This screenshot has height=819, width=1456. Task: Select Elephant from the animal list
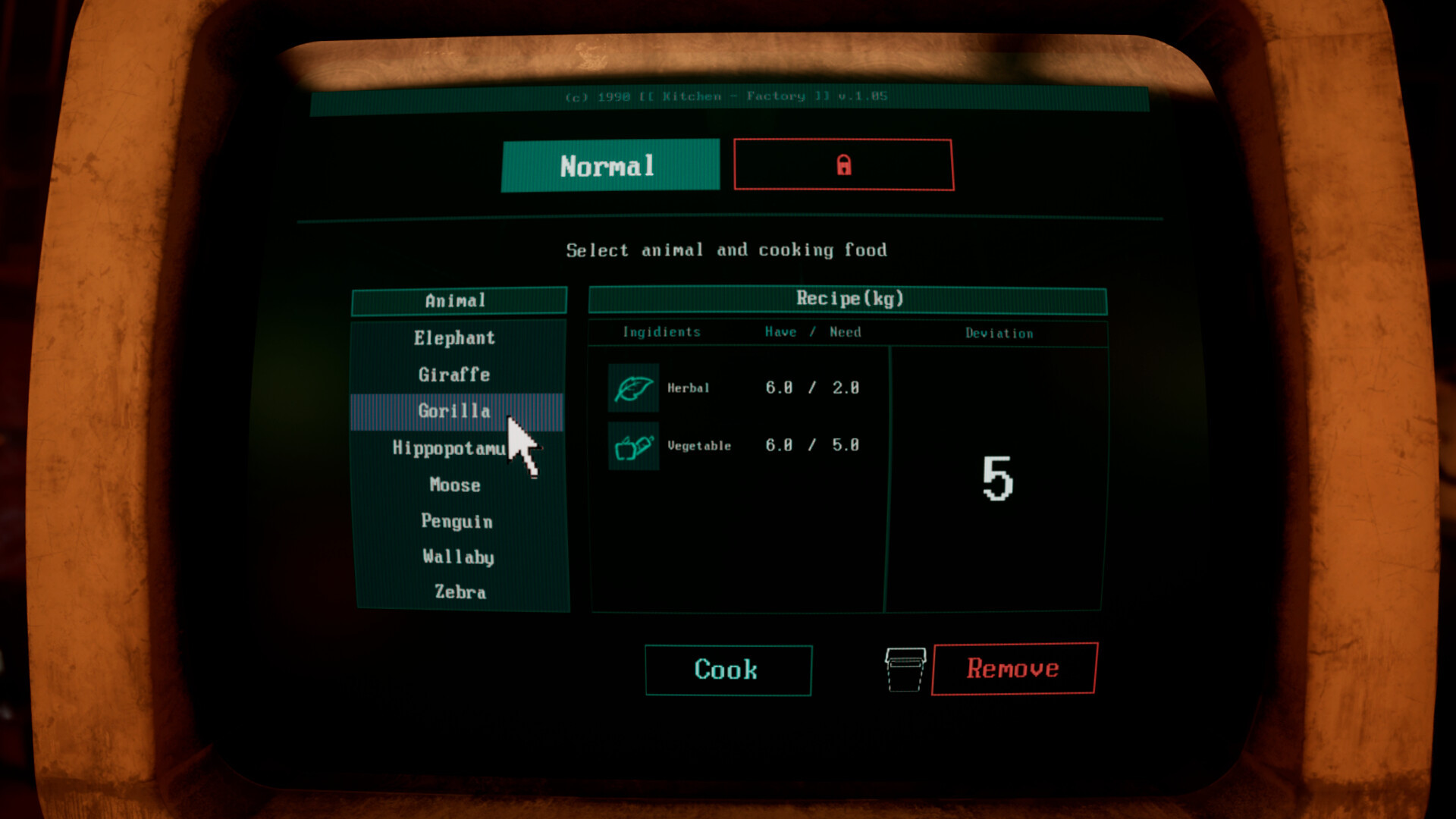pyautogui.click(x=455, y=338)
